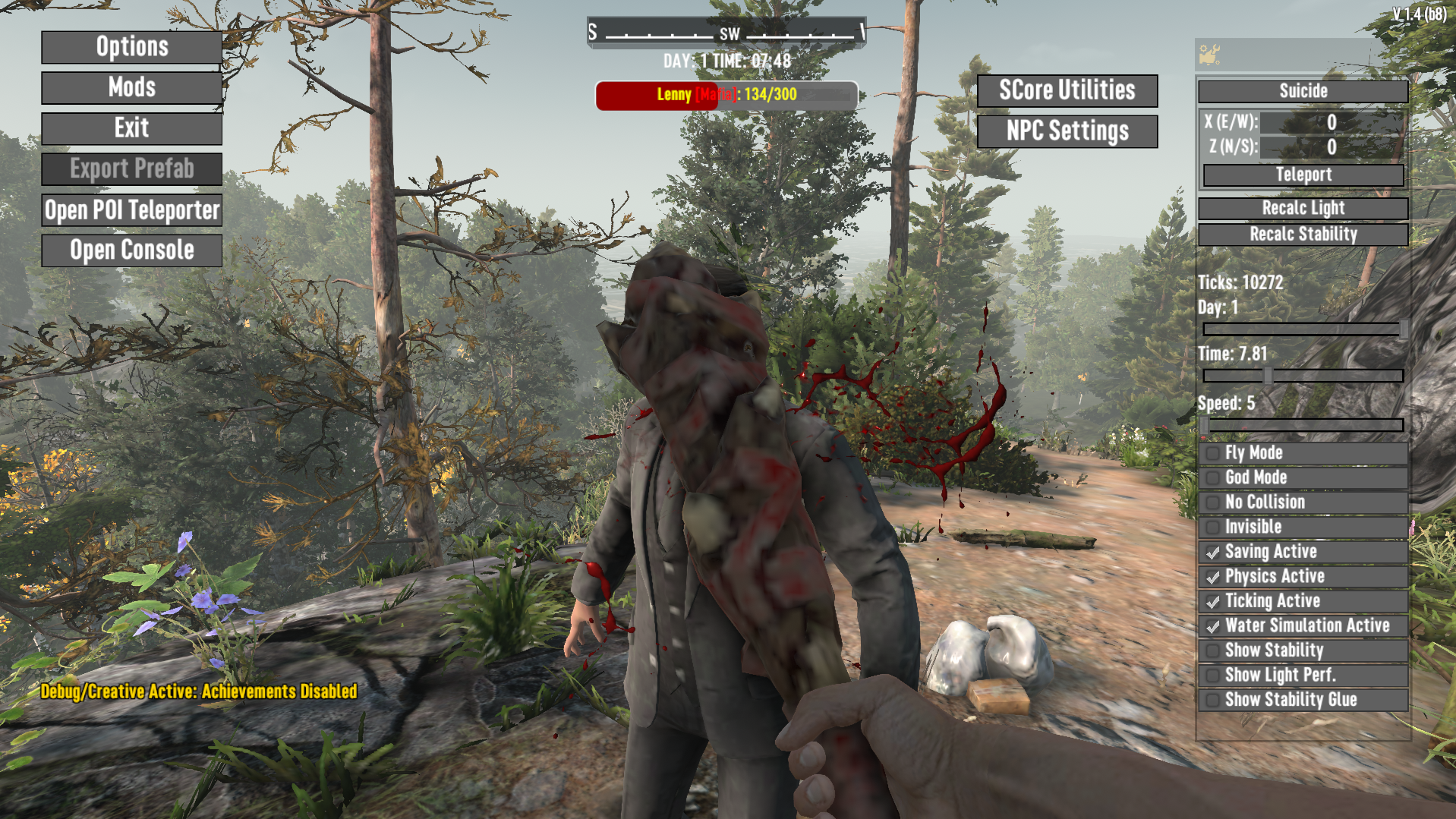Open SCore Utilities
Viewport: 1456px width, 819px height.
pos(1067,91)
